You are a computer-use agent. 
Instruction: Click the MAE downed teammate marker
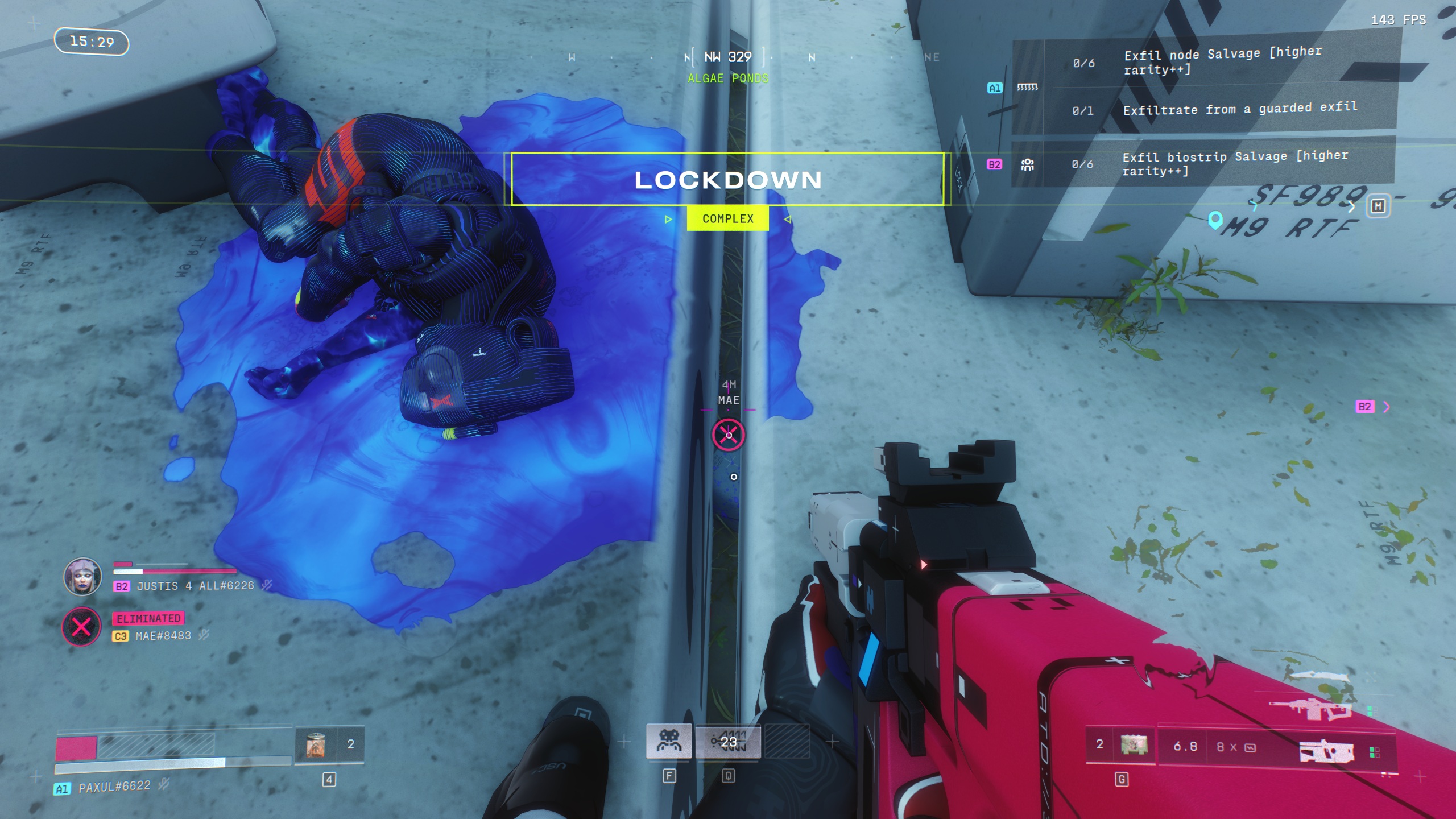[728, 435]
